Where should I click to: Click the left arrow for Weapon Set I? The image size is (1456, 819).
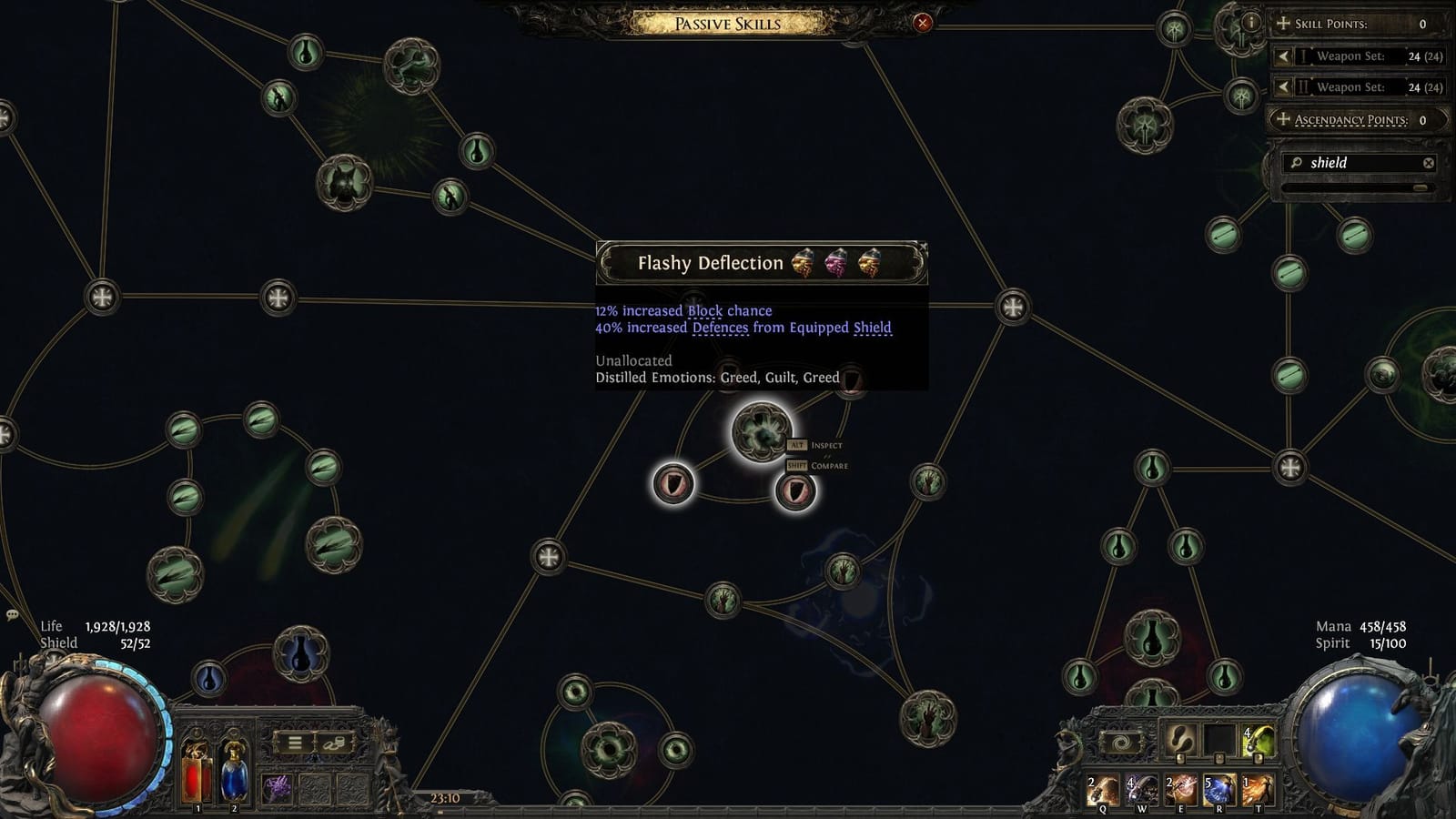click(x=1284, y=56)
